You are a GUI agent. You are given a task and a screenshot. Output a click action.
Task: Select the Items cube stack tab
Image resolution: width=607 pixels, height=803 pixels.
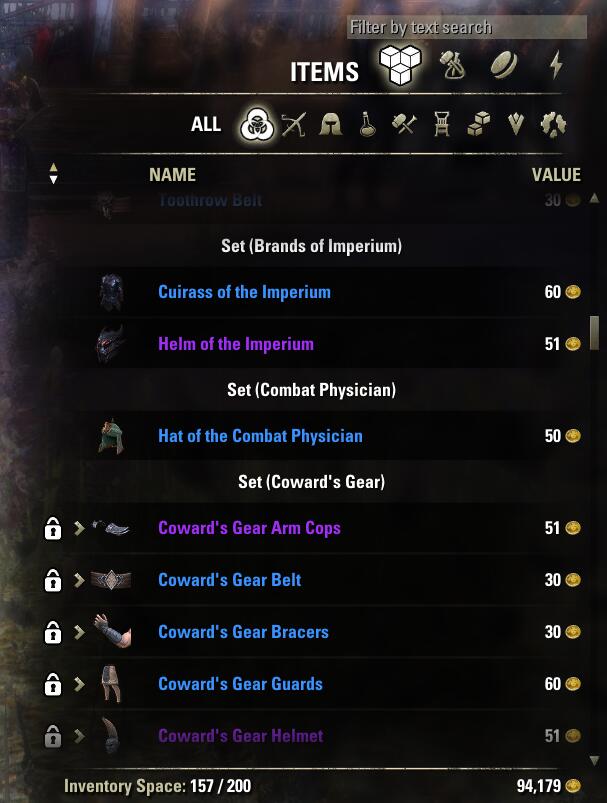point(400,68)
